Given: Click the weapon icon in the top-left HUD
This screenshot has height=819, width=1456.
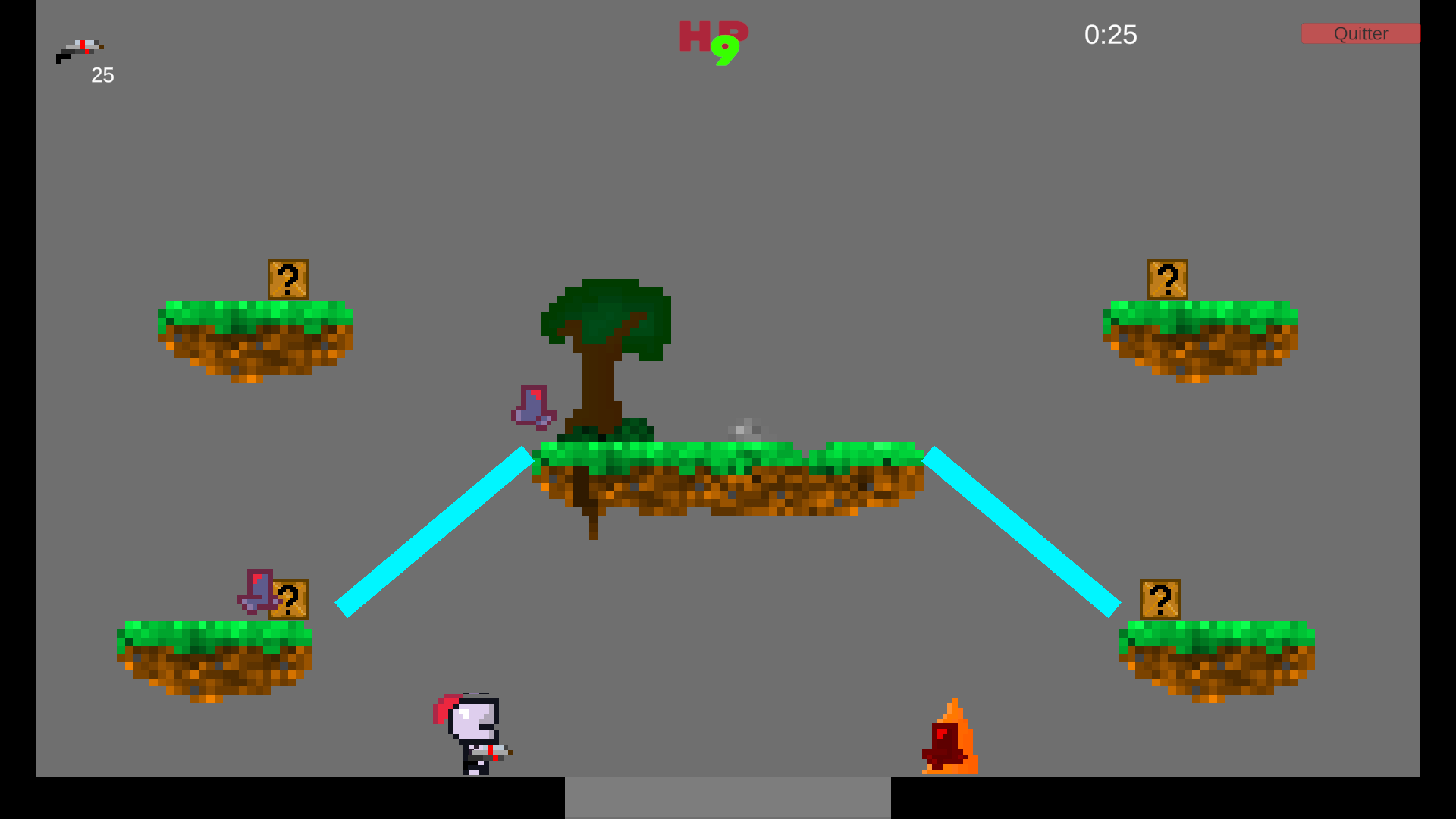Looking at the screenshot, I should pos(80,49).
